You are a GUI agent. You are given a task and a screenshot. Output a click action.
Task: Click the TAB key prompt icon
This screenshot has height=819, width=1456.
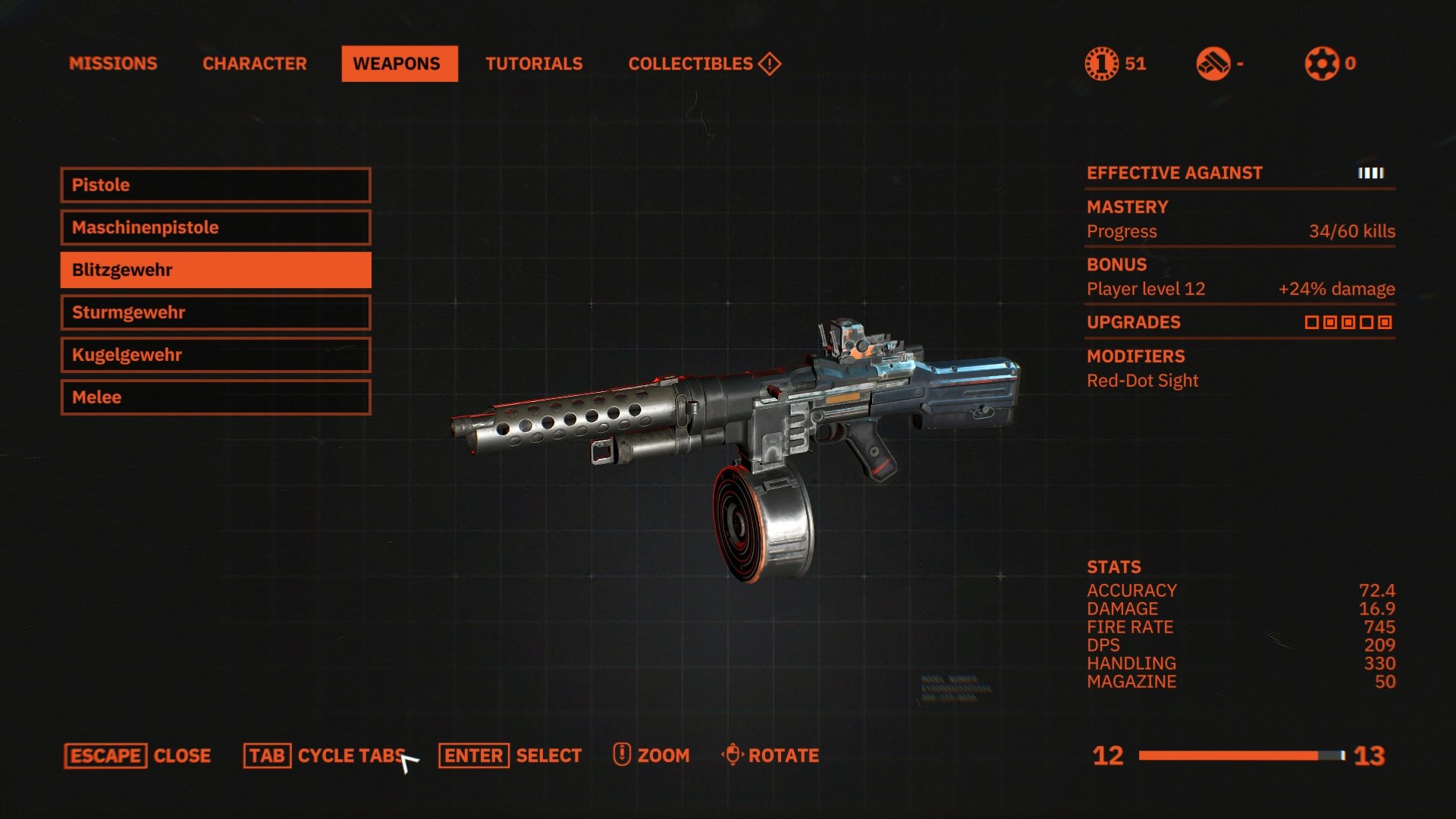click(x=267, y=755)
